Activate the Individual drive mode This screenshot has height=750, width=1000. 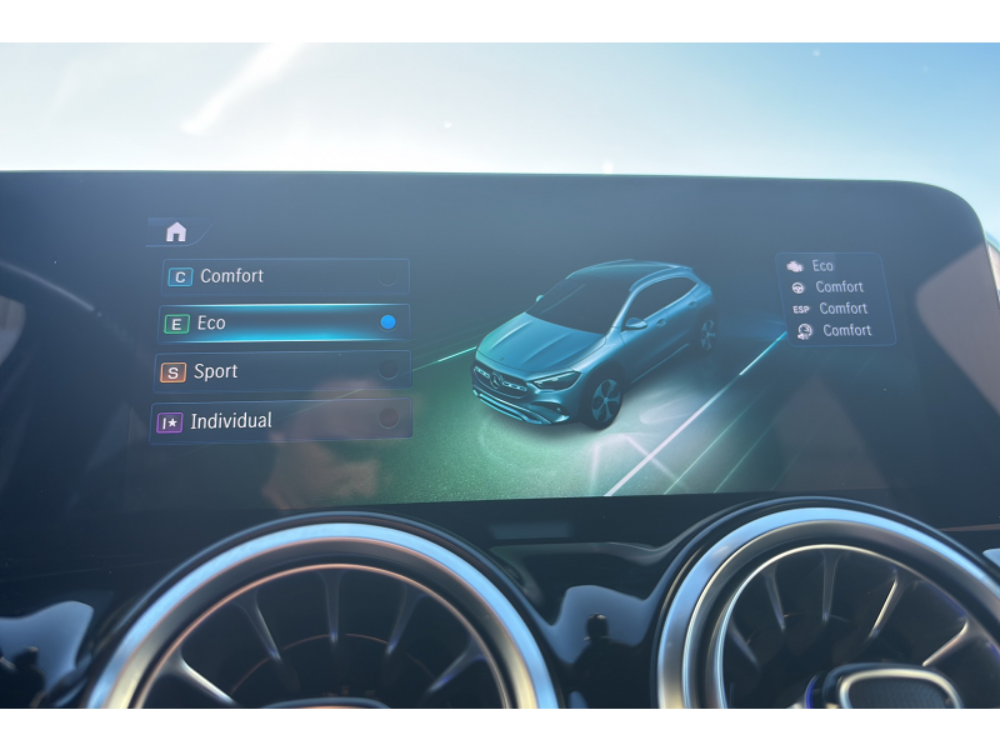tap(281, 421)
